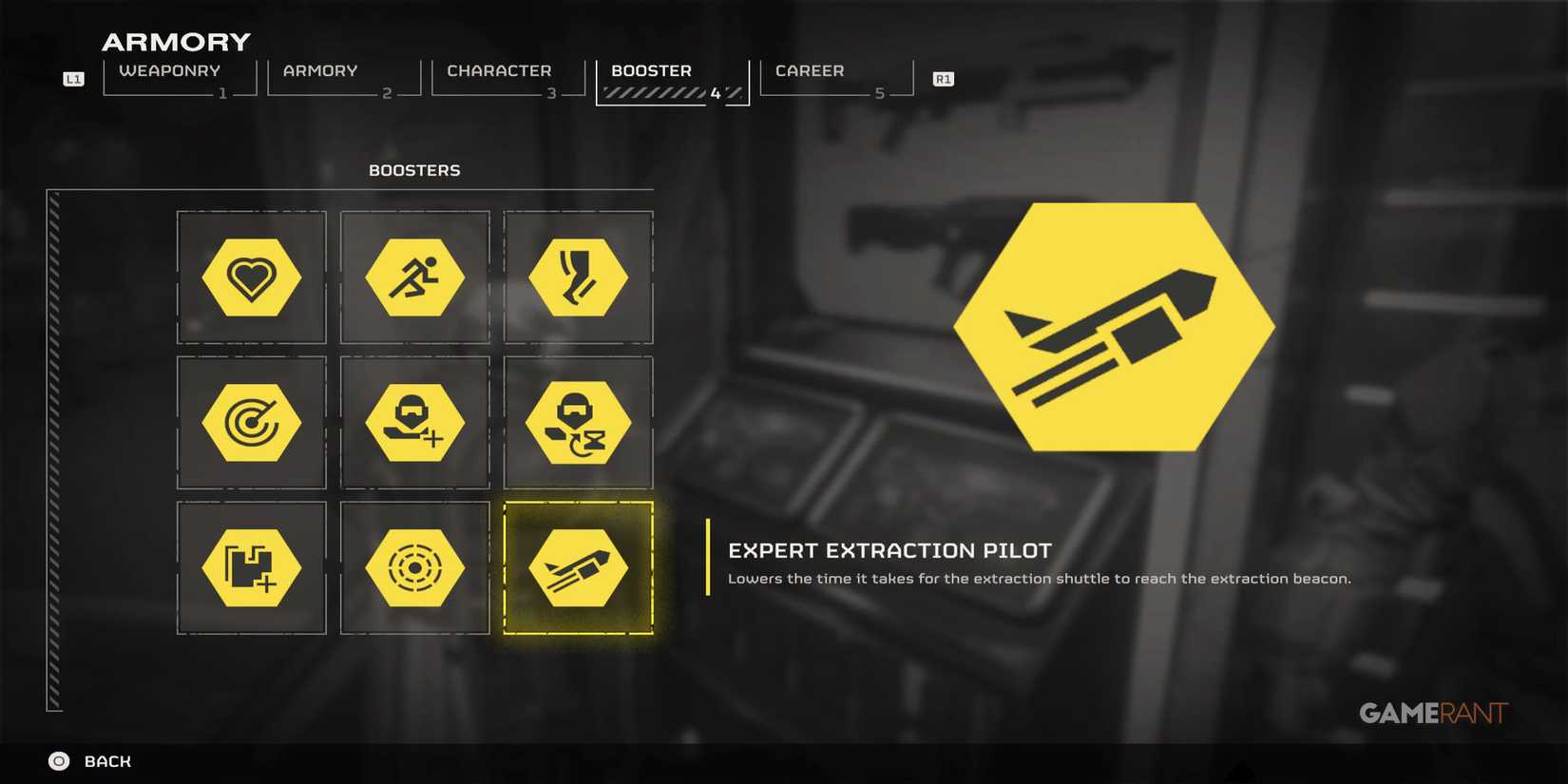
Task: Select the Stamina Enhancement runner booster
Action: [x=414, y=277]
